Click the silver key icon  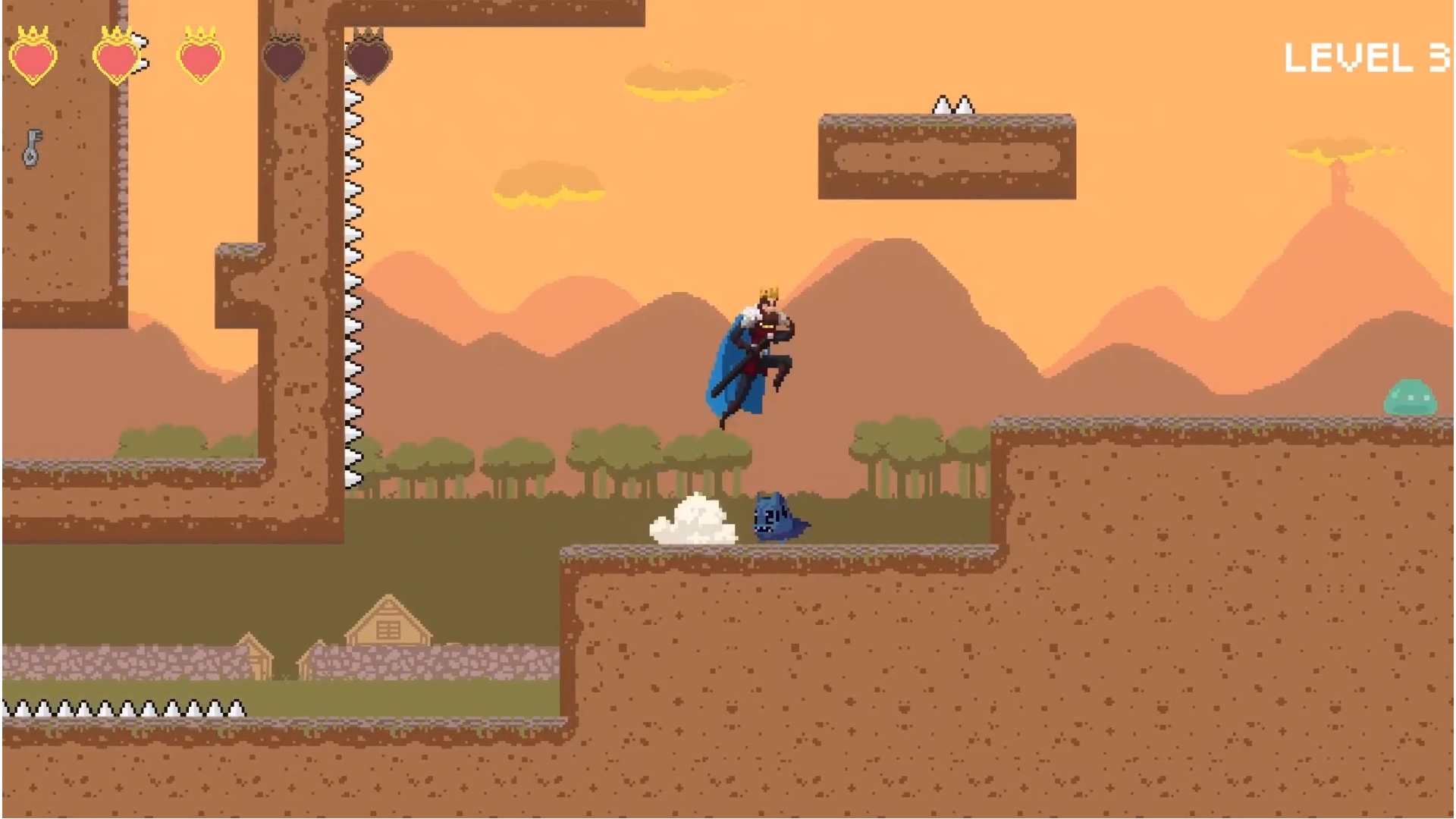30,149
